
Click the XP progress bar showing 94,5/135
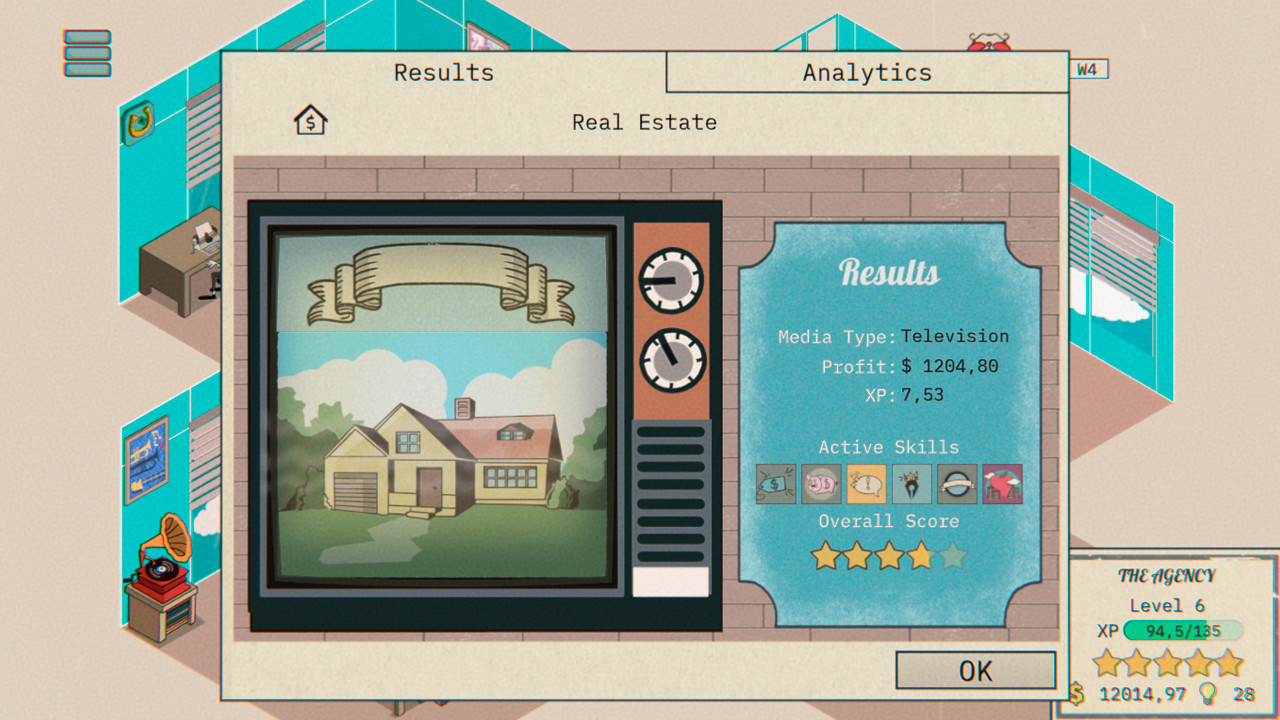(1181, 631)
